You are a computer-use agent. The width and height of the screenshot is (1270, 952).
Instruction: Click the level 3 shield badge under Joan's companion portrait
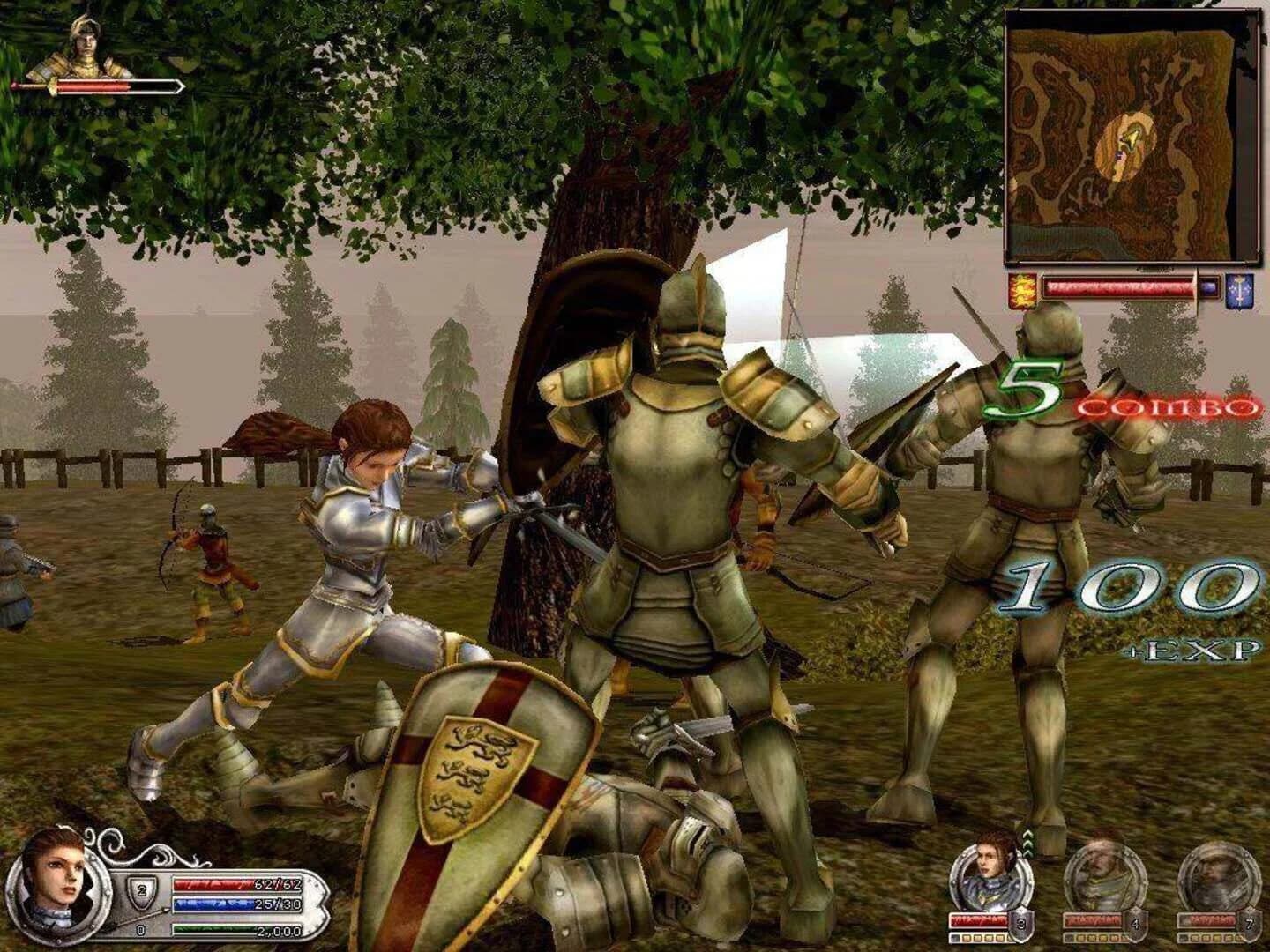[1021, 924]
